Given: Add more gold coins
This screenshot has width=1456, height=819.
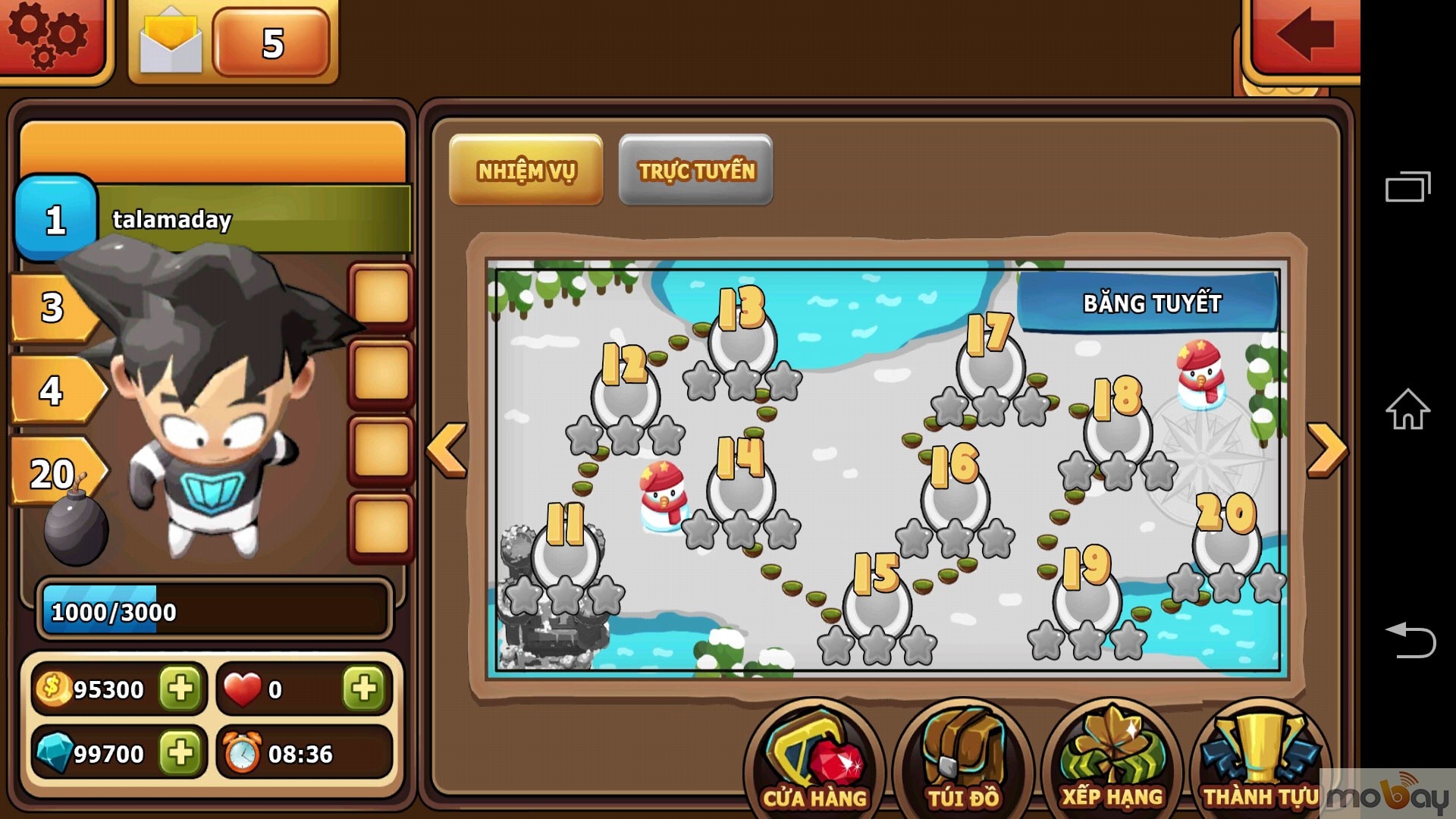Looking at the screenshot, I should [180, 689].
